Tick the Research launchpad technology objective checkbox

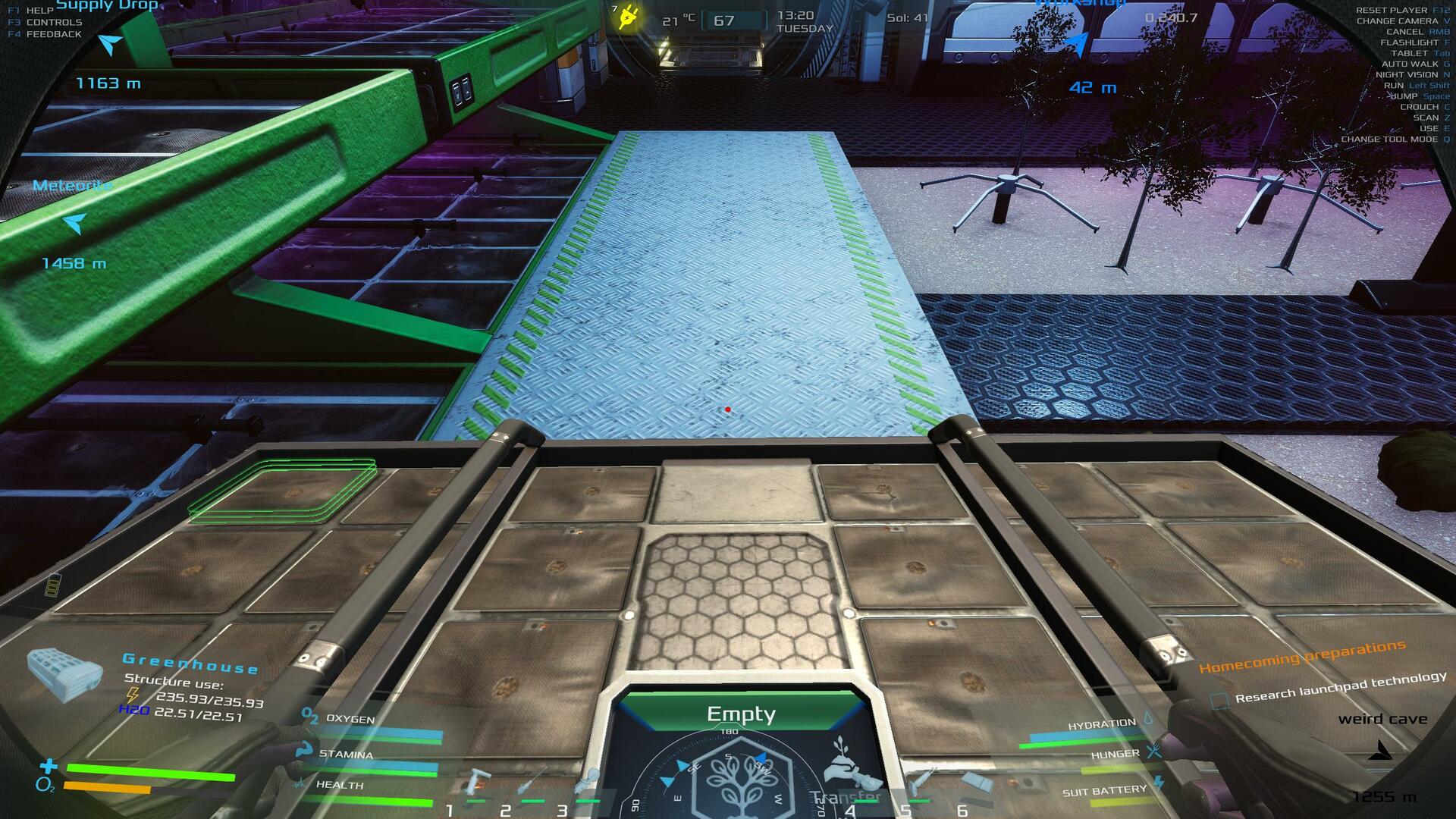click(1219, 701)
